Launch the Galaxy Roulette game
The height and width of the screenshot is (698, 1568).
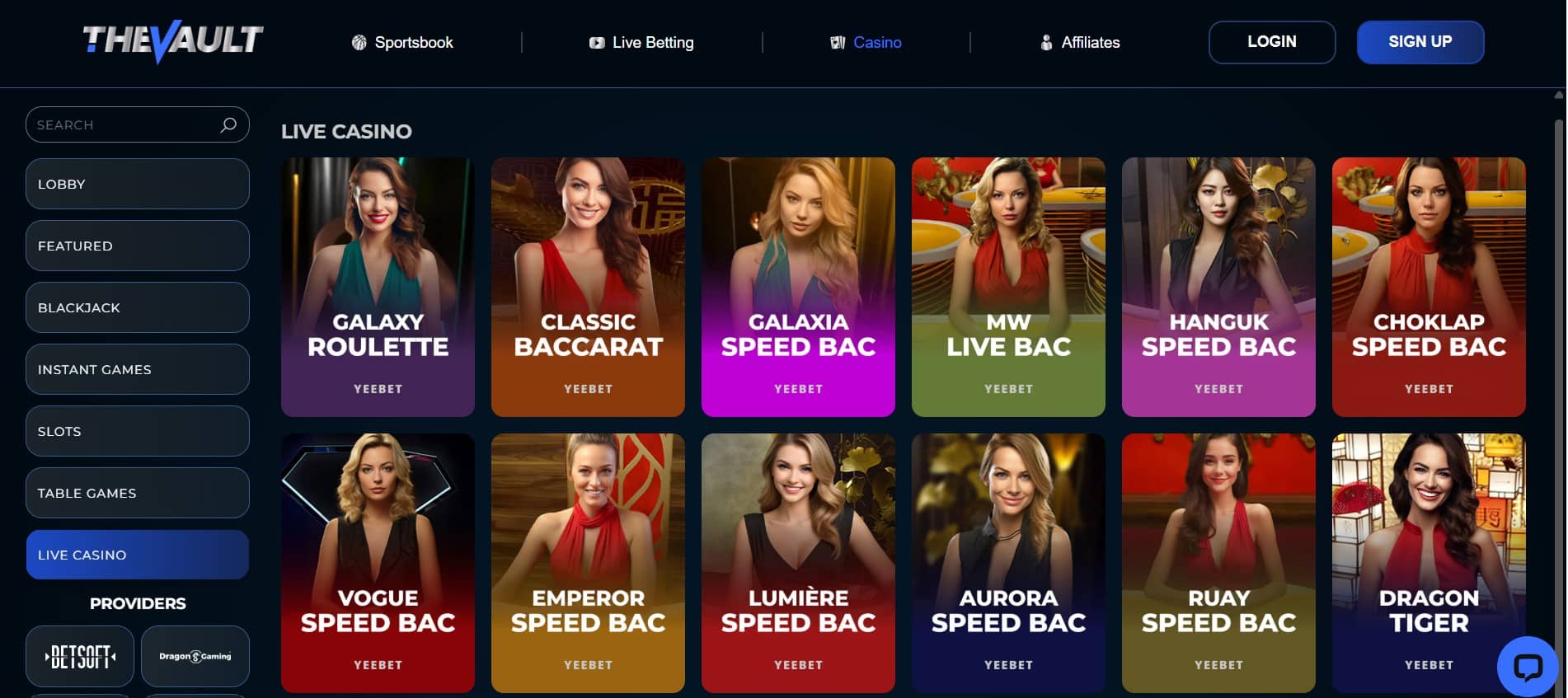(x=378, y=287)
